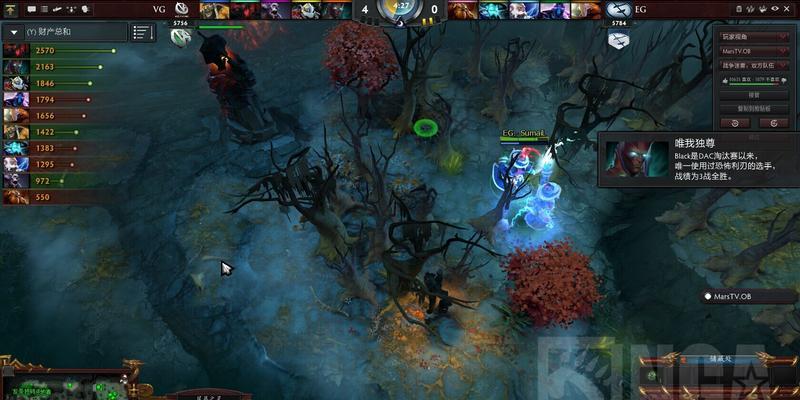Screen dimensions: 800x400
Task: Toggle the graph list button beside 财产总和
Action: tap(143, 32)
